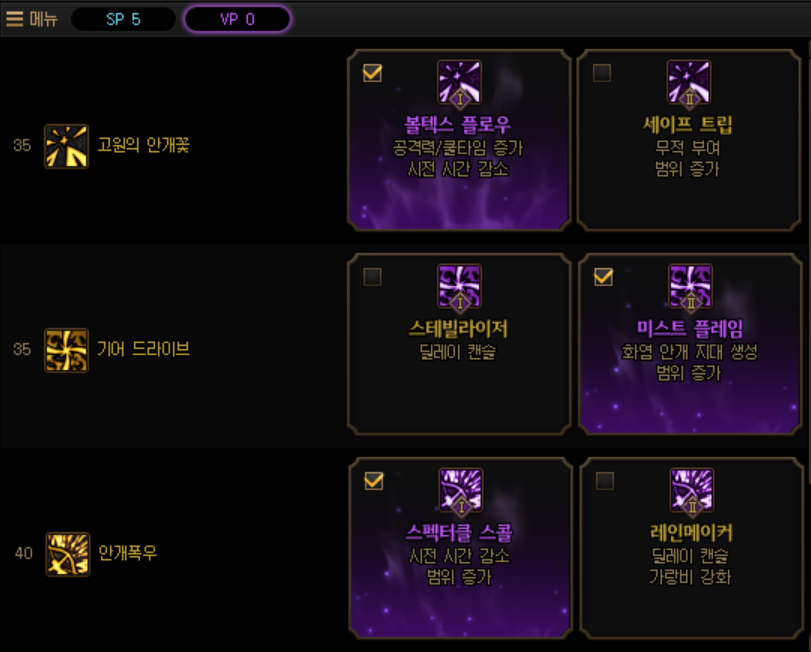
Task: Tick the 세이프 트립 checkbox
Action: (x=602, y=73)
